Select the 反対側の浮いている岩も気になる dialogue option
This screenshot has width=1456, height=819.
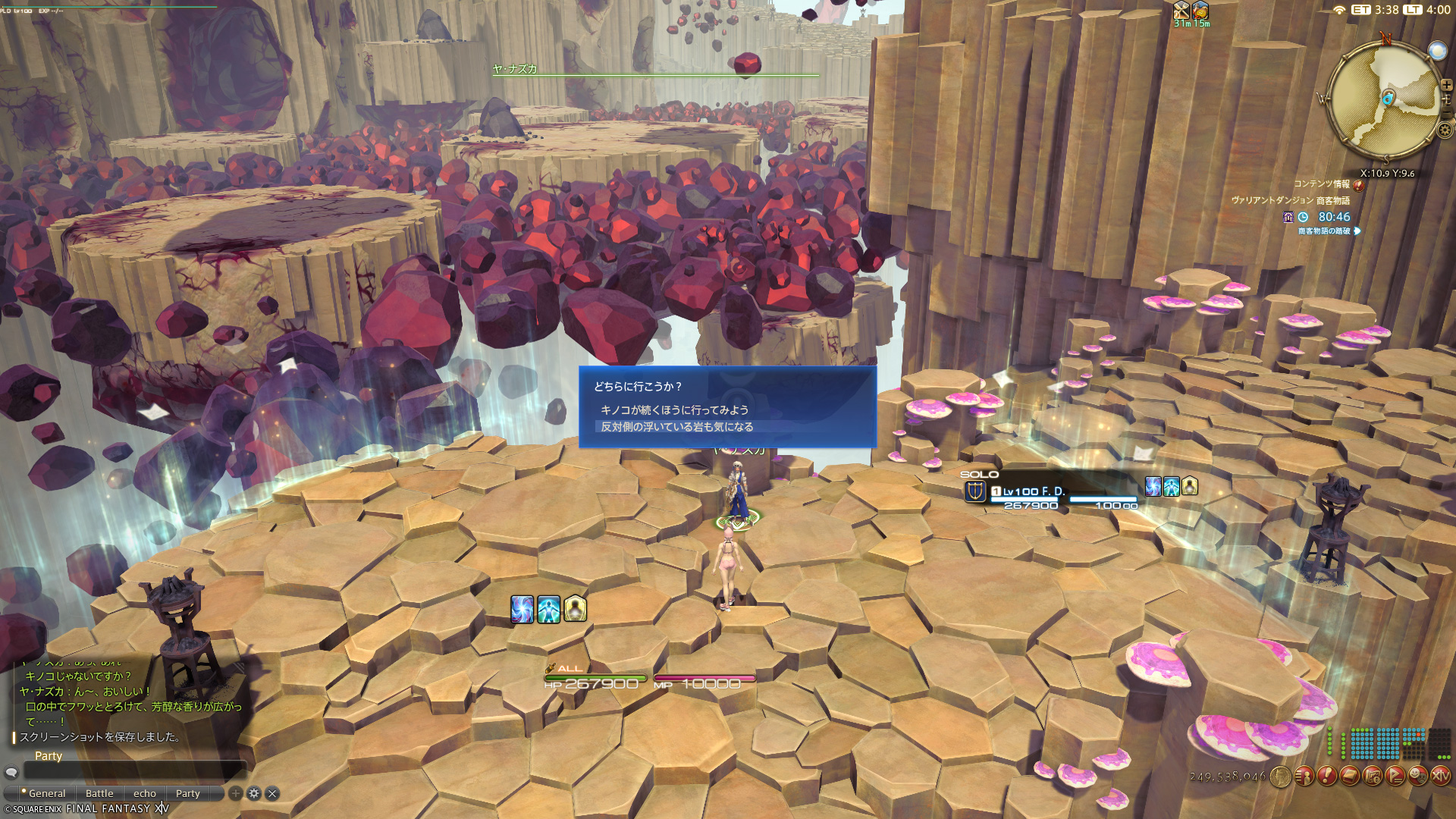[x=676, y=427]
